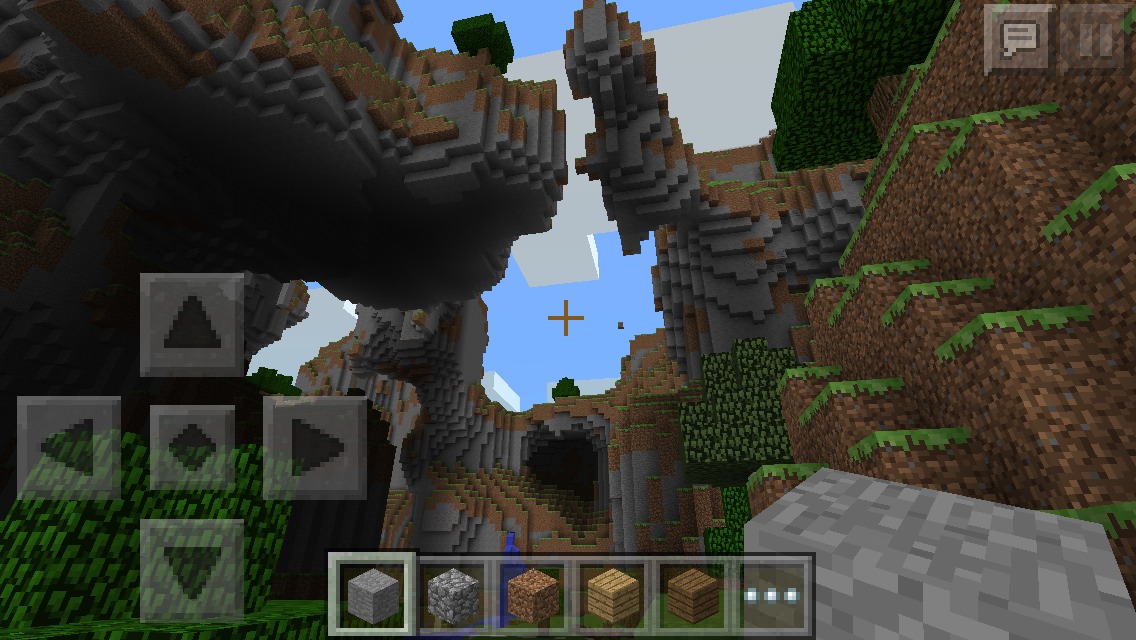Viewport: 1136px width, 640px height.
Task: Open the chat with the speech bubble button
Action: (x=1019, y=39)
